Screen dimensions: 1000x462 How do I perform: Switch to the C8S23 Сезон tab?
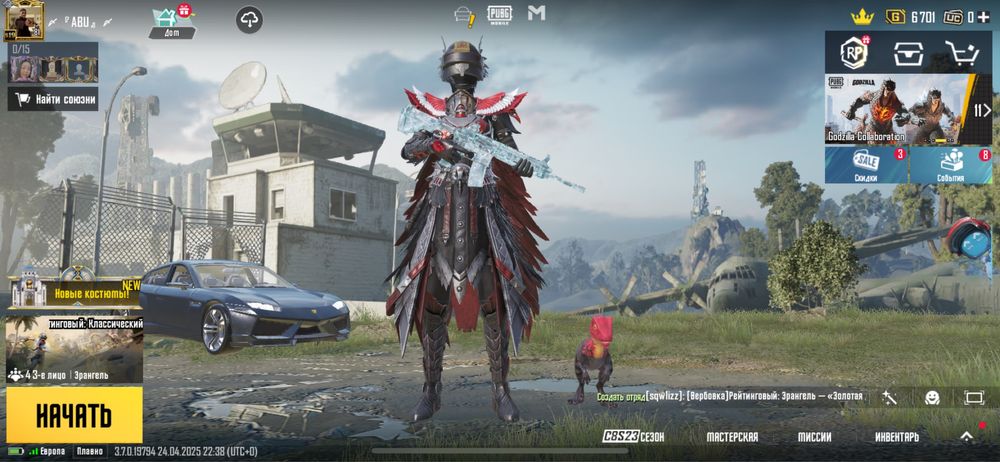coord(633,437)
